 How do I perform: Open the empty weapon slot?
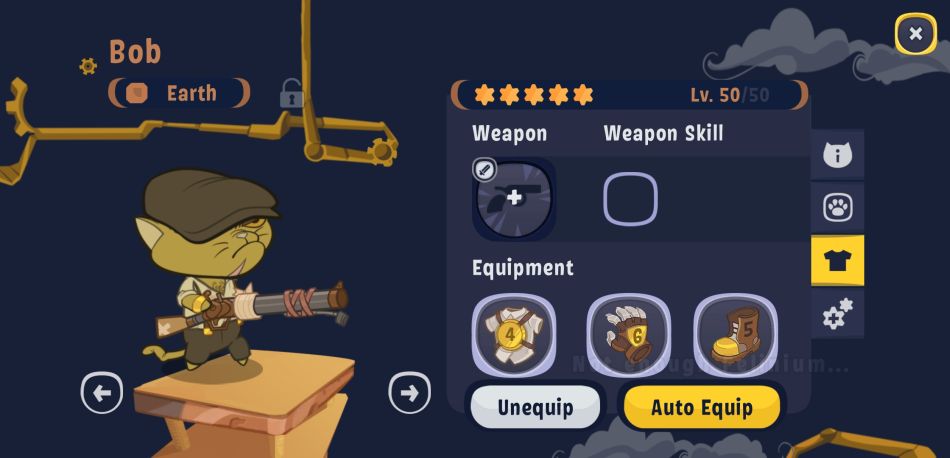(x=514, y=198)
